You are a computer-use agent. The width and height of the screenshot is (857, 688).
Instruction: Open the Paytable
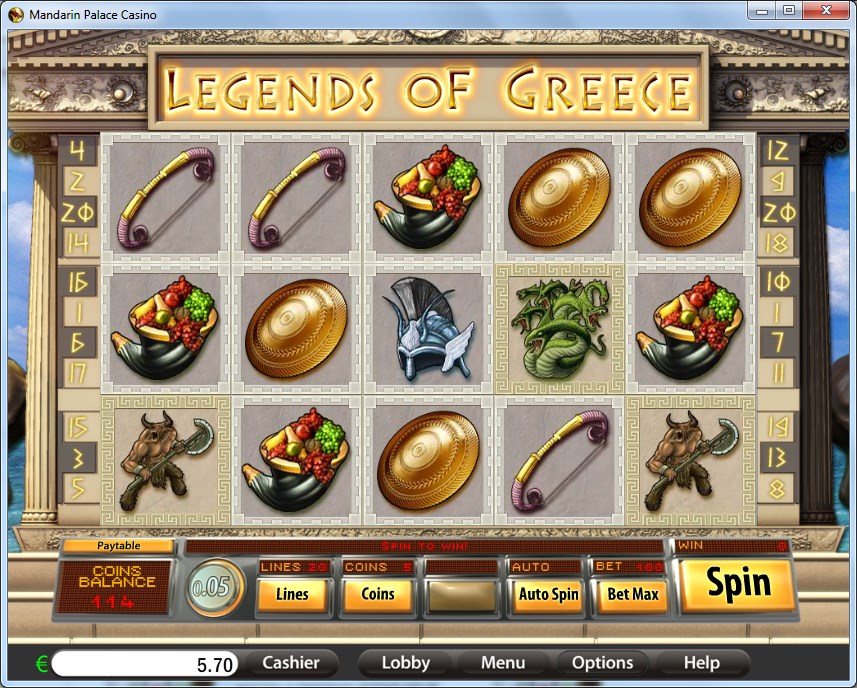[118, 546]
